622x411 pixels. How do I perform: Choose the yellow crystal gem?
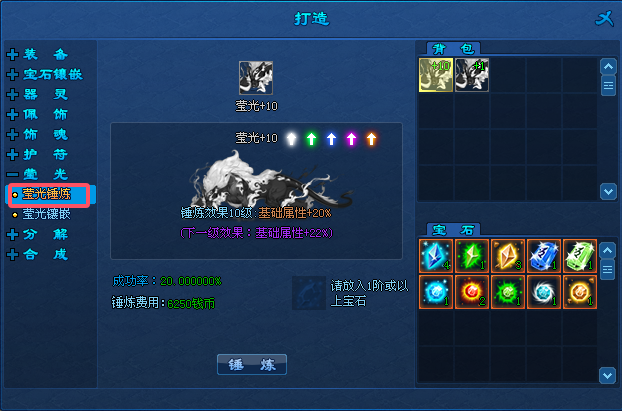click(x=507, y=255)
